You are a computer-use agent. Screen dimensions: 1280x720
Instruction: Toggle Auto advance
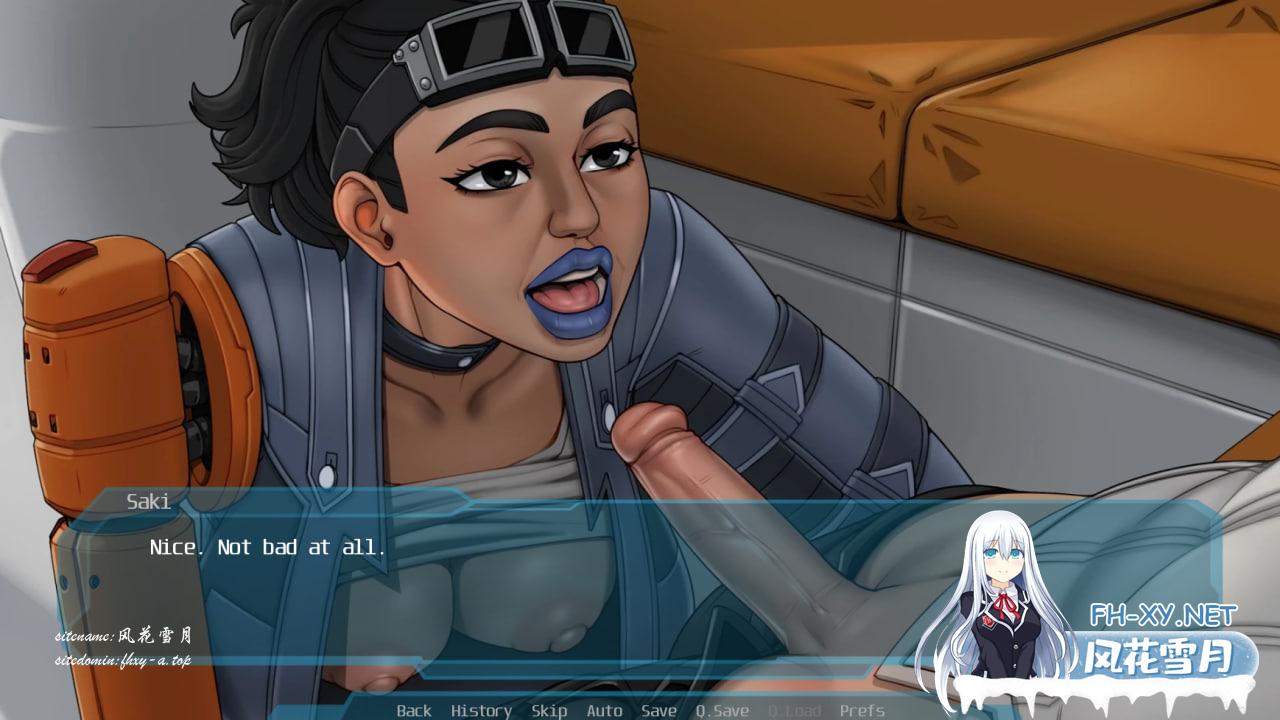coord(604,711)
